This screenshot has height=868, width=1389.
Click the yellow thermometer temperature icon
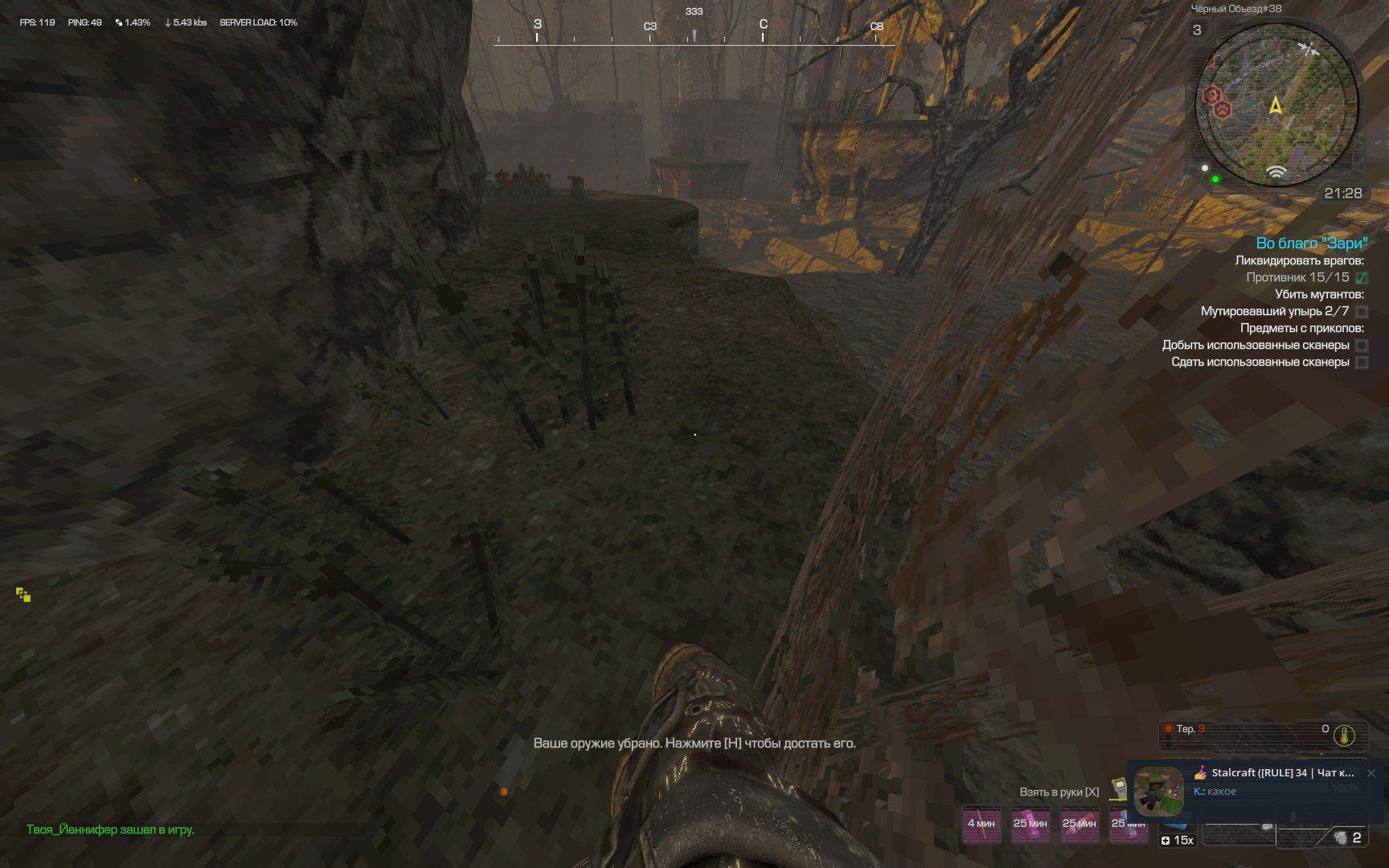pos(1344,735)
